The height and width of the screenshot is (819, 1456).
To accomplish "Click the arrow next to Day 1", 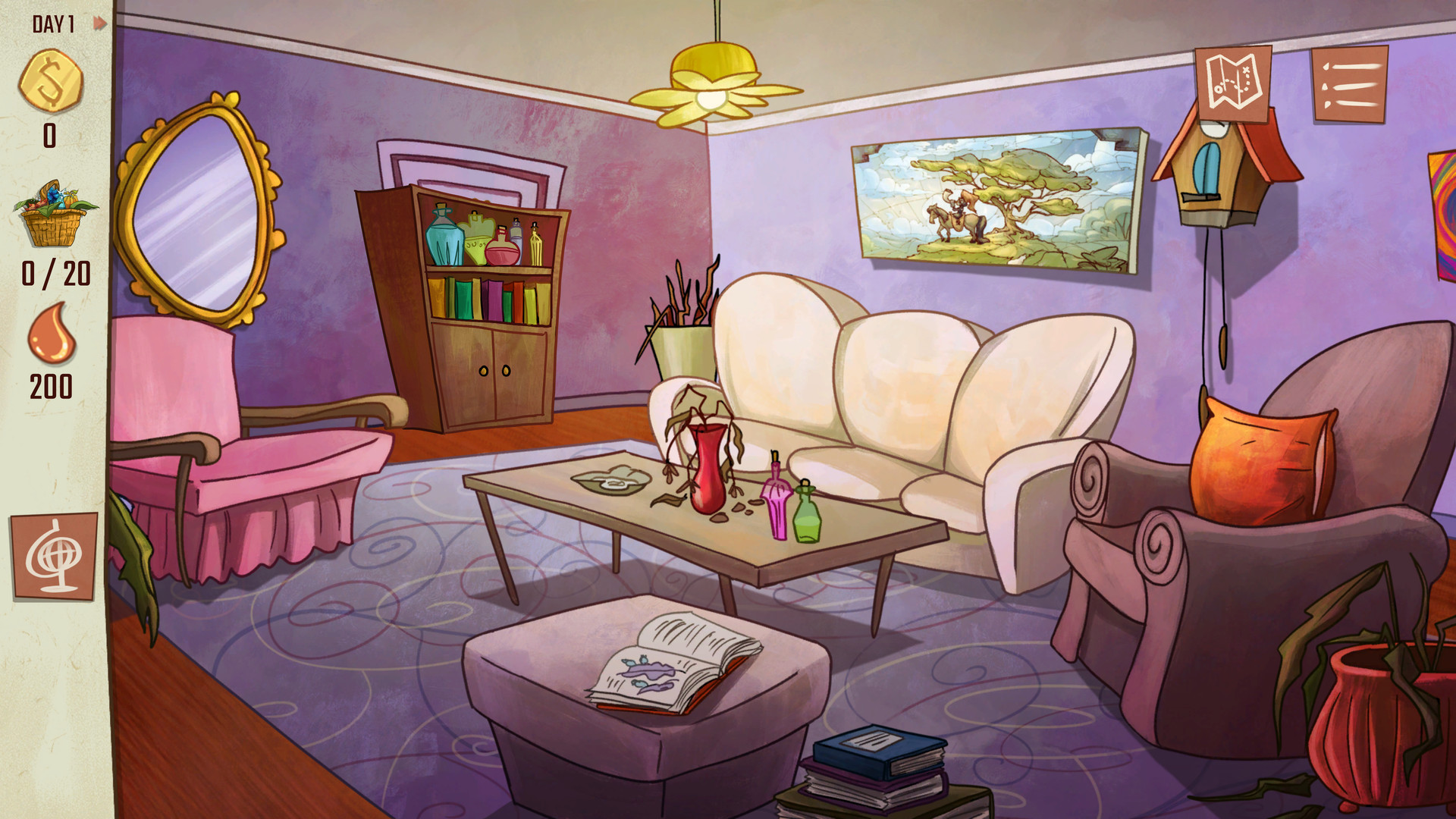I will (96, 23).
